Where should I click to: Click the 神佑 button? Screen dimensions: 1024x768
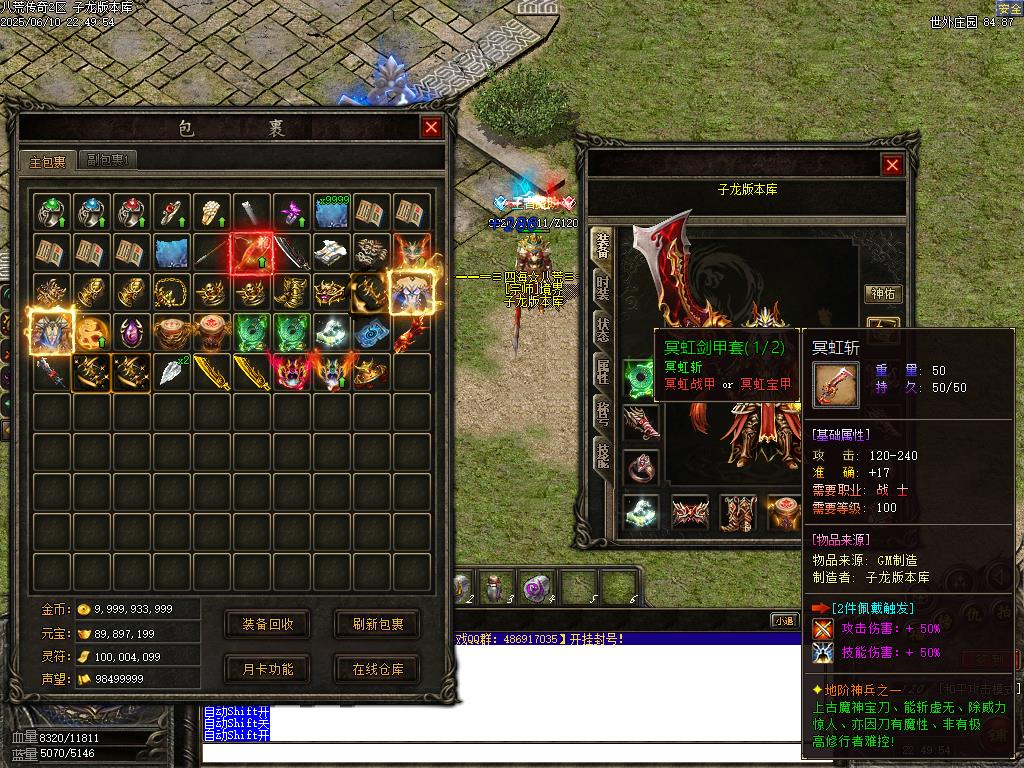point(883,294)
